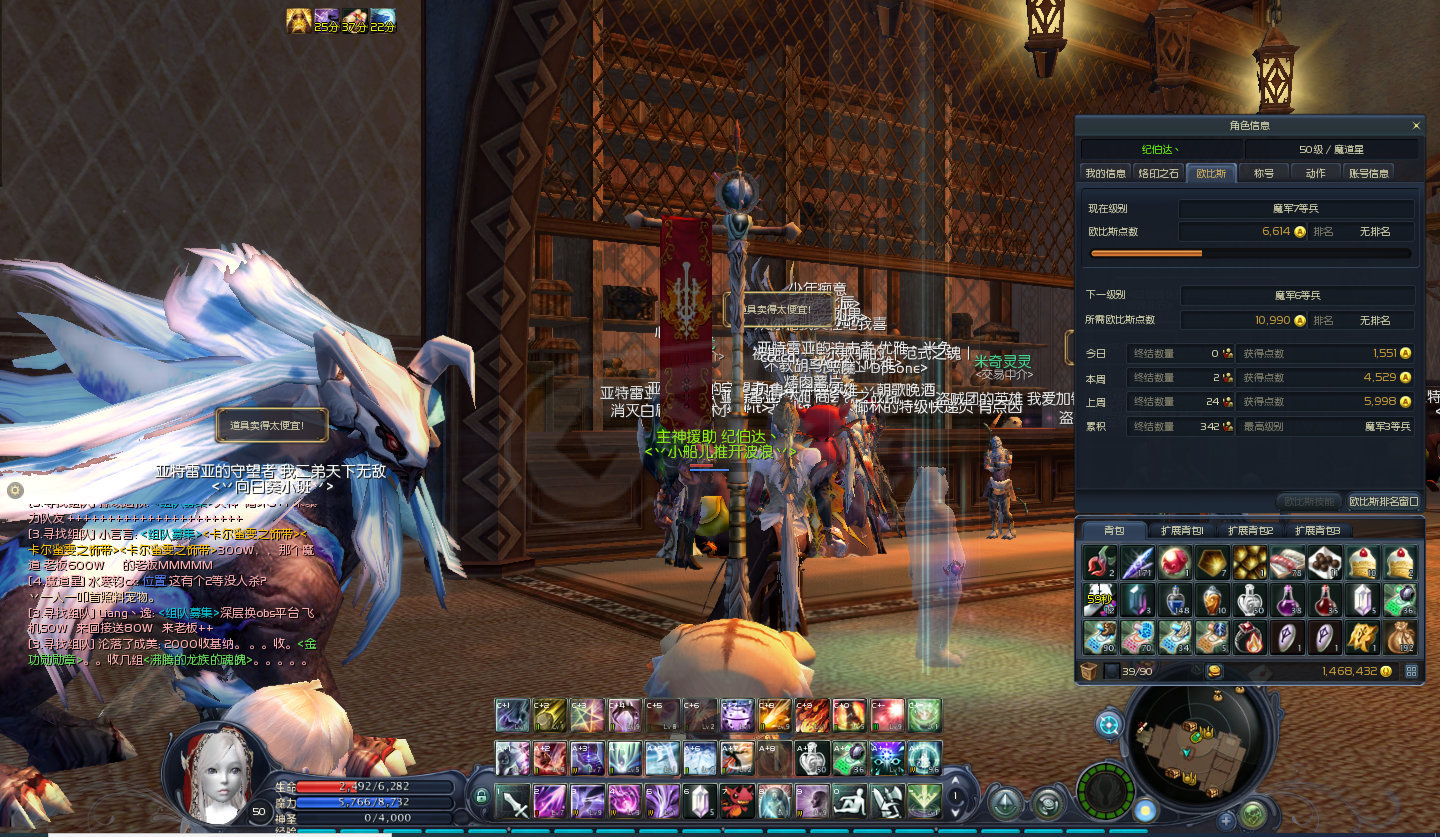Open the 账号信息 account tab
This screenshot has height=837, width=1440.
click(1369, 173)
